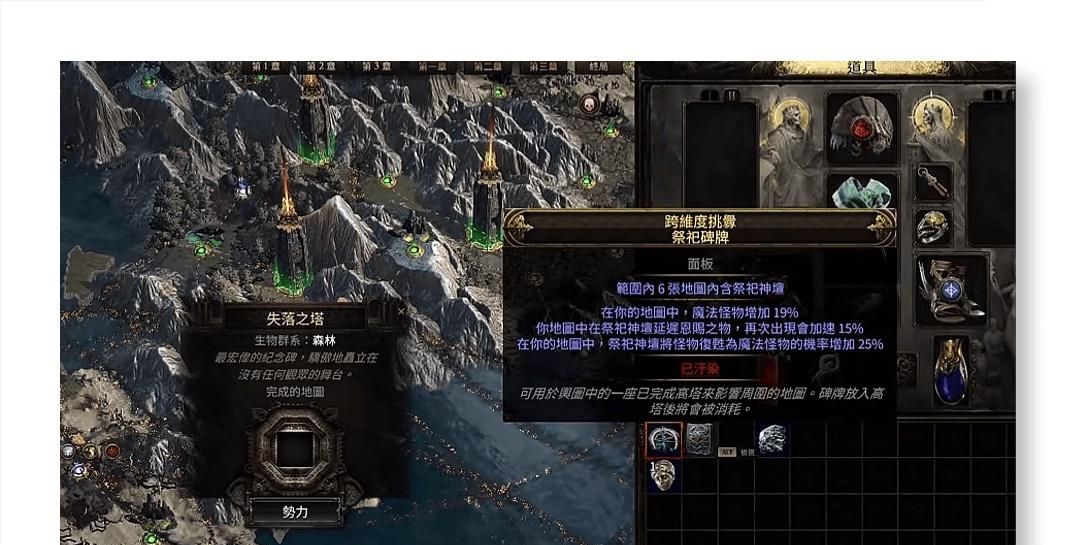
Task: Select the equipped helmet with red gem
Action: 861,130
